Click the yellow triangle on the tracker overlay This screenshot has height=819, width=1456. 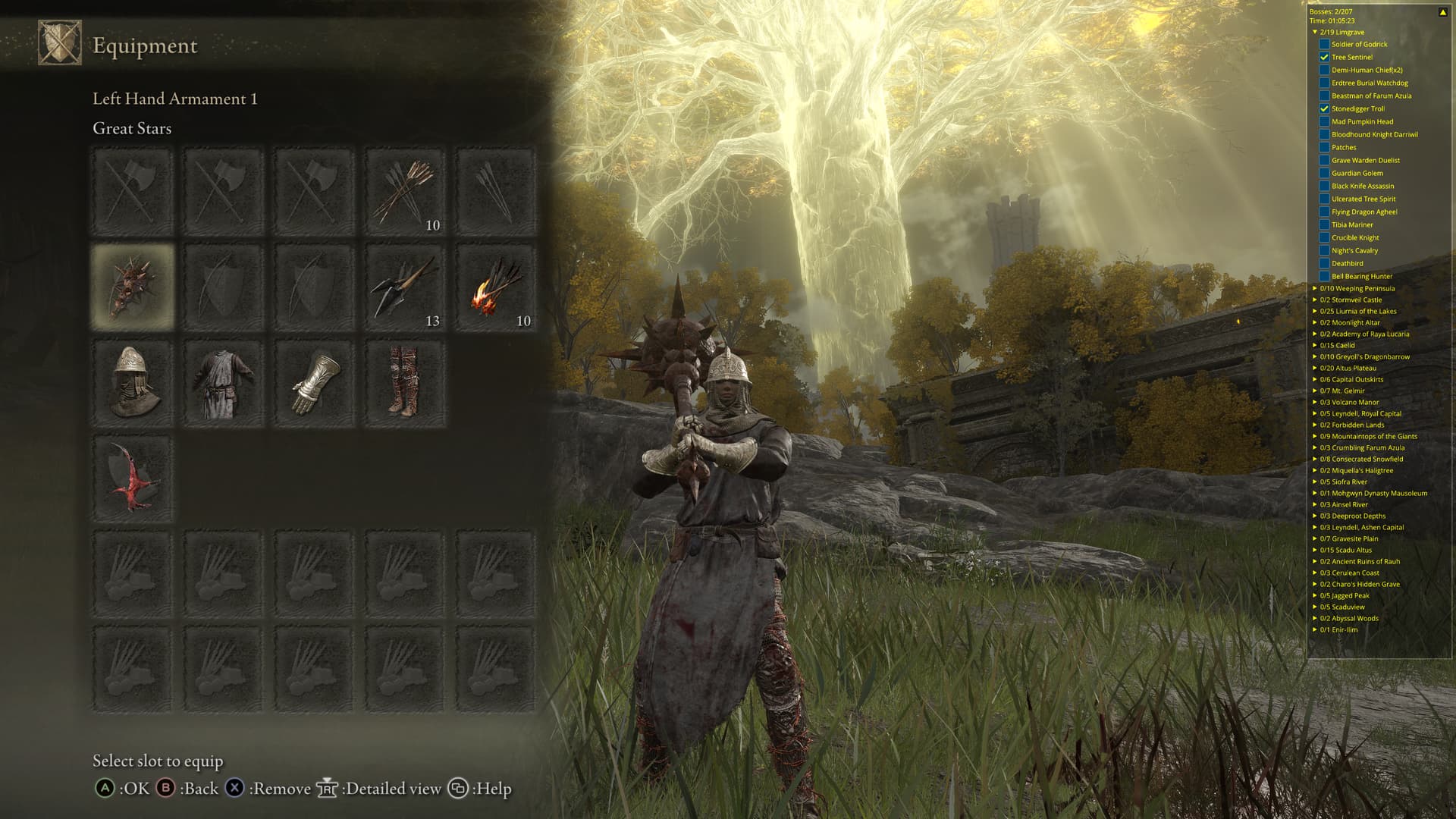point(1442,12)
